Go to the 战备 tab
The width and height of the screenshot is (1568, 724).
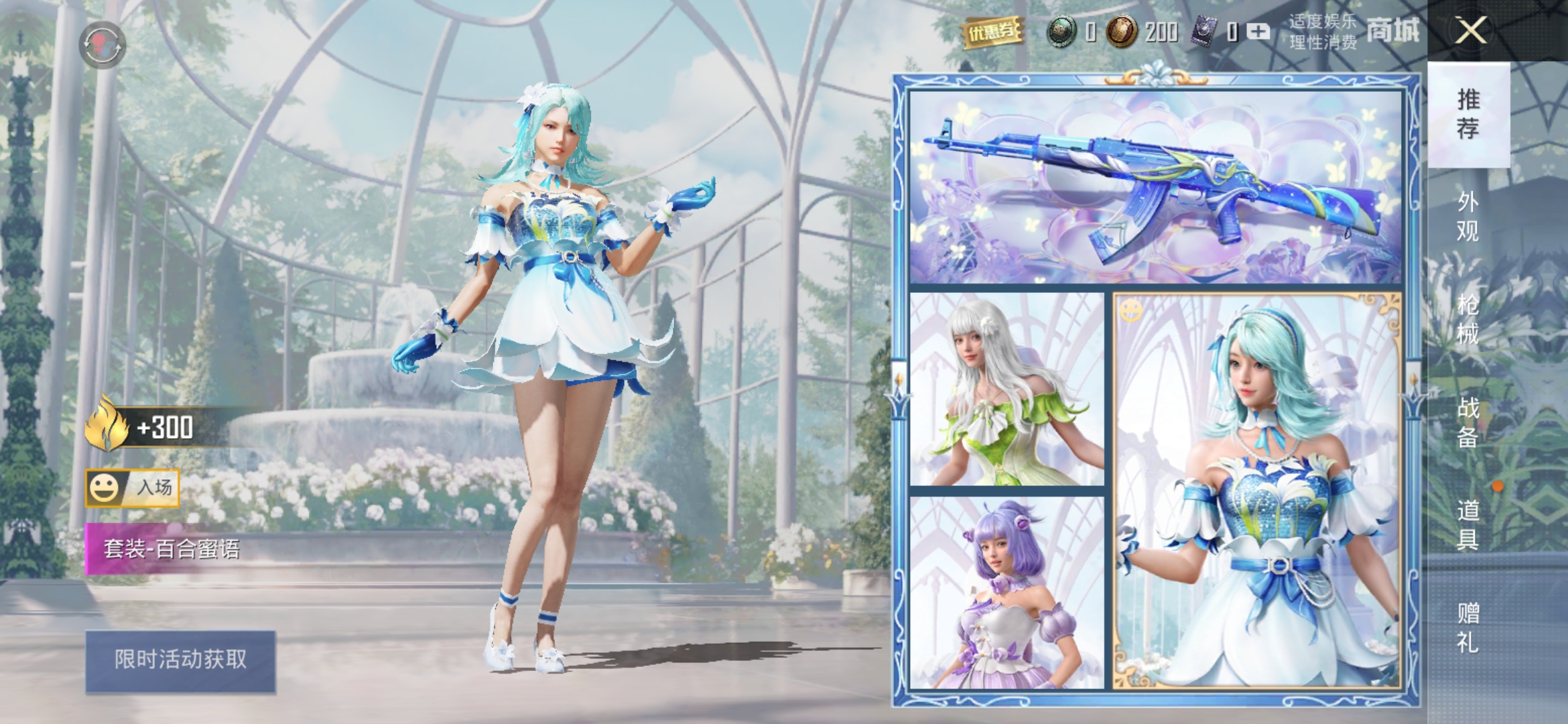click(1468, 422)
